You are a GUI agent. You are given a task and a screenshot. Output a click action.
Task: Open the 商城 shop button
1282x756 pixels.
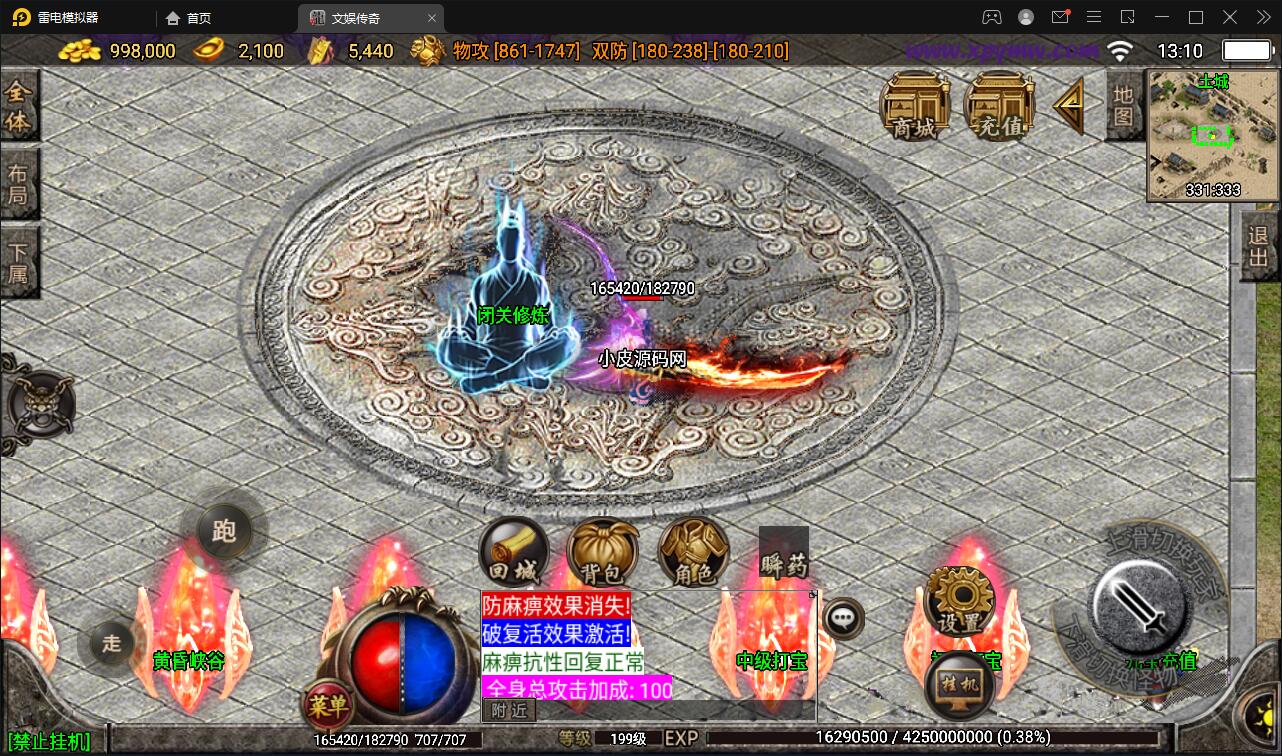coord(915,105)
